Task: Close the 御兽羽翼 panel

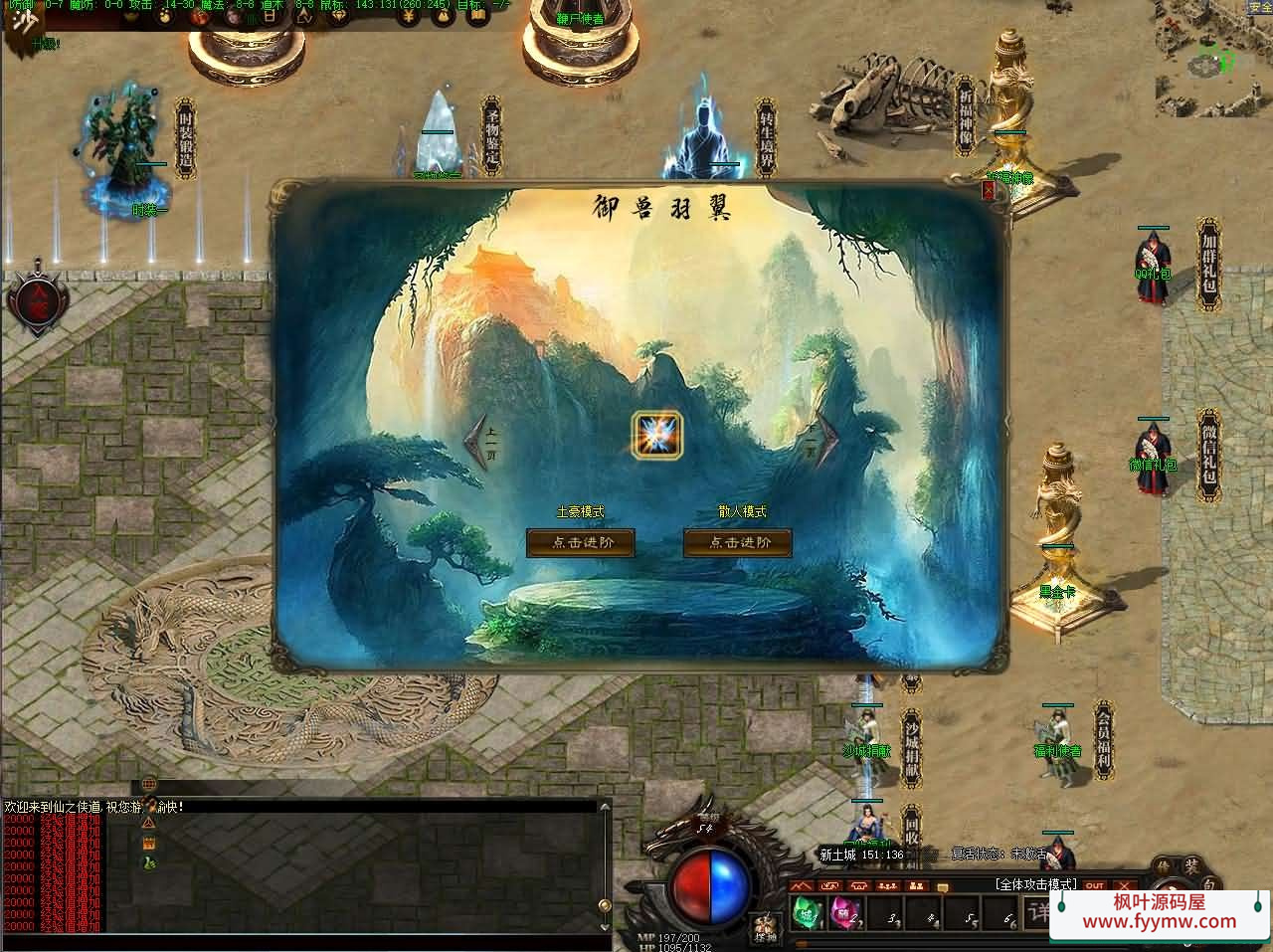Action: coord(989,192)
